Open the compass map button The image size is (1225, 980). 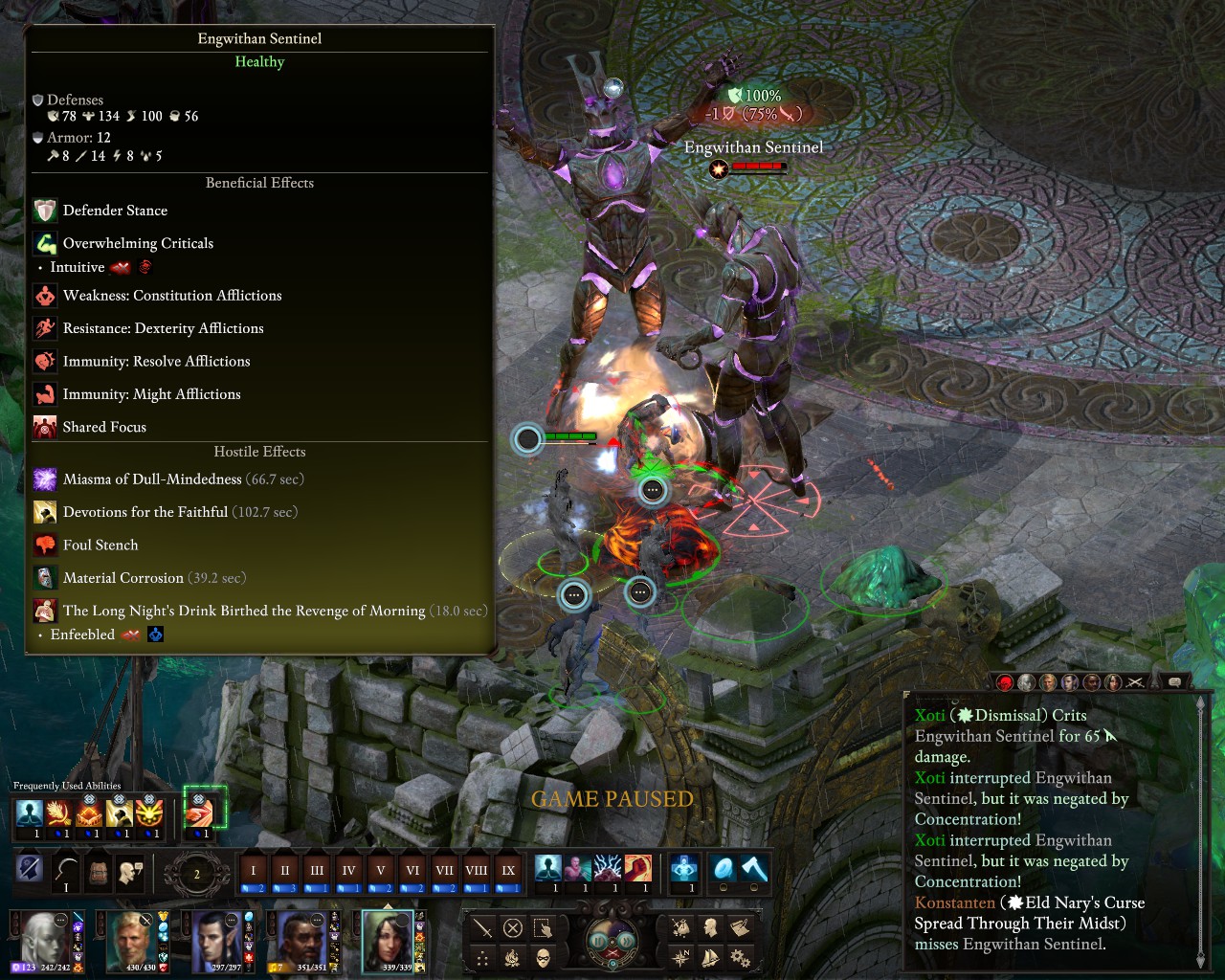click(680, 957)
